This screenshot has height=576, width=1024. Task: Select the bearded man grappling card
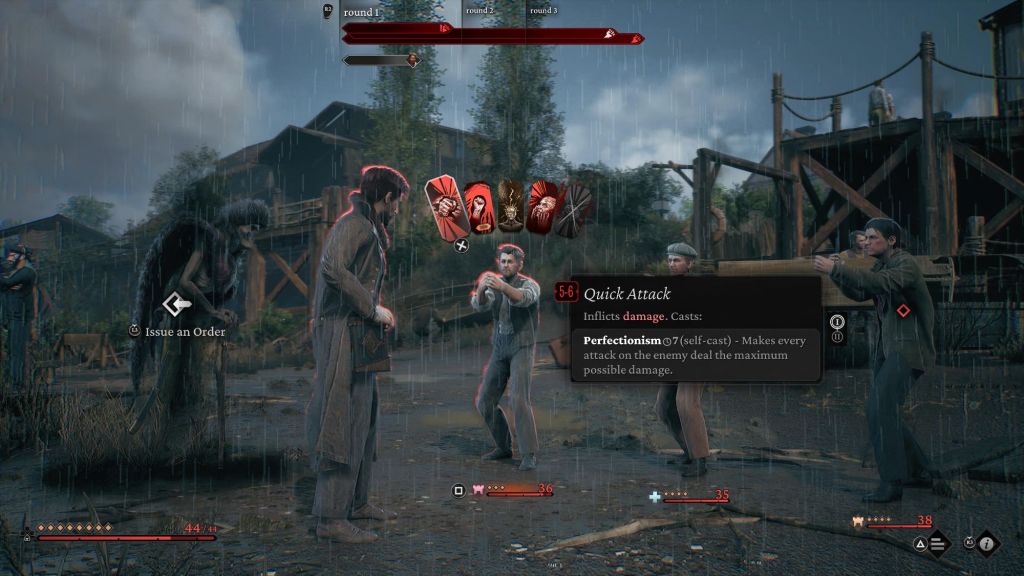pos(543,207)
